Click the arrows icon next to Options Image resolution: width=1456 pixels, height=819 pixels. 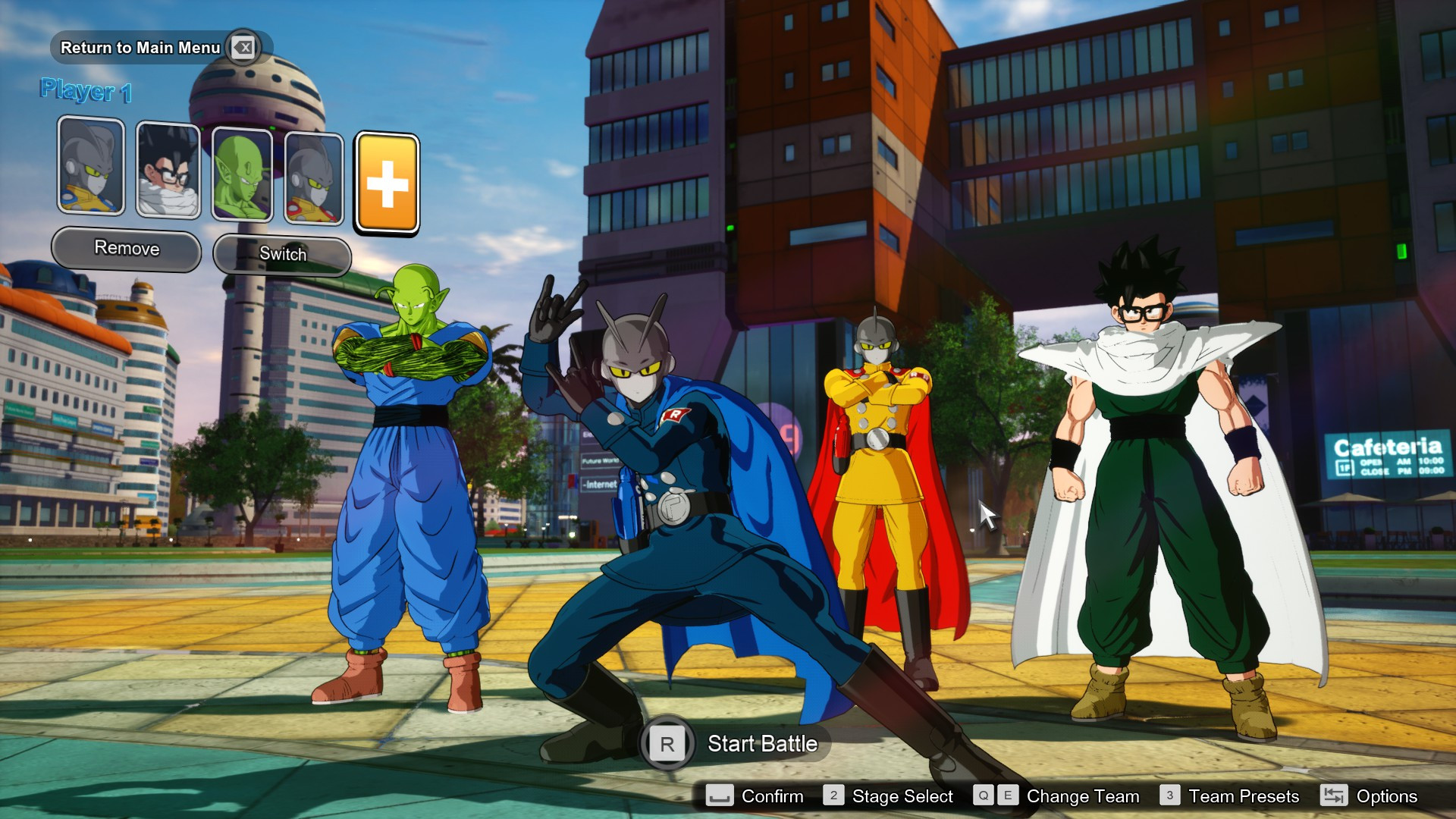click(1334, 796)
